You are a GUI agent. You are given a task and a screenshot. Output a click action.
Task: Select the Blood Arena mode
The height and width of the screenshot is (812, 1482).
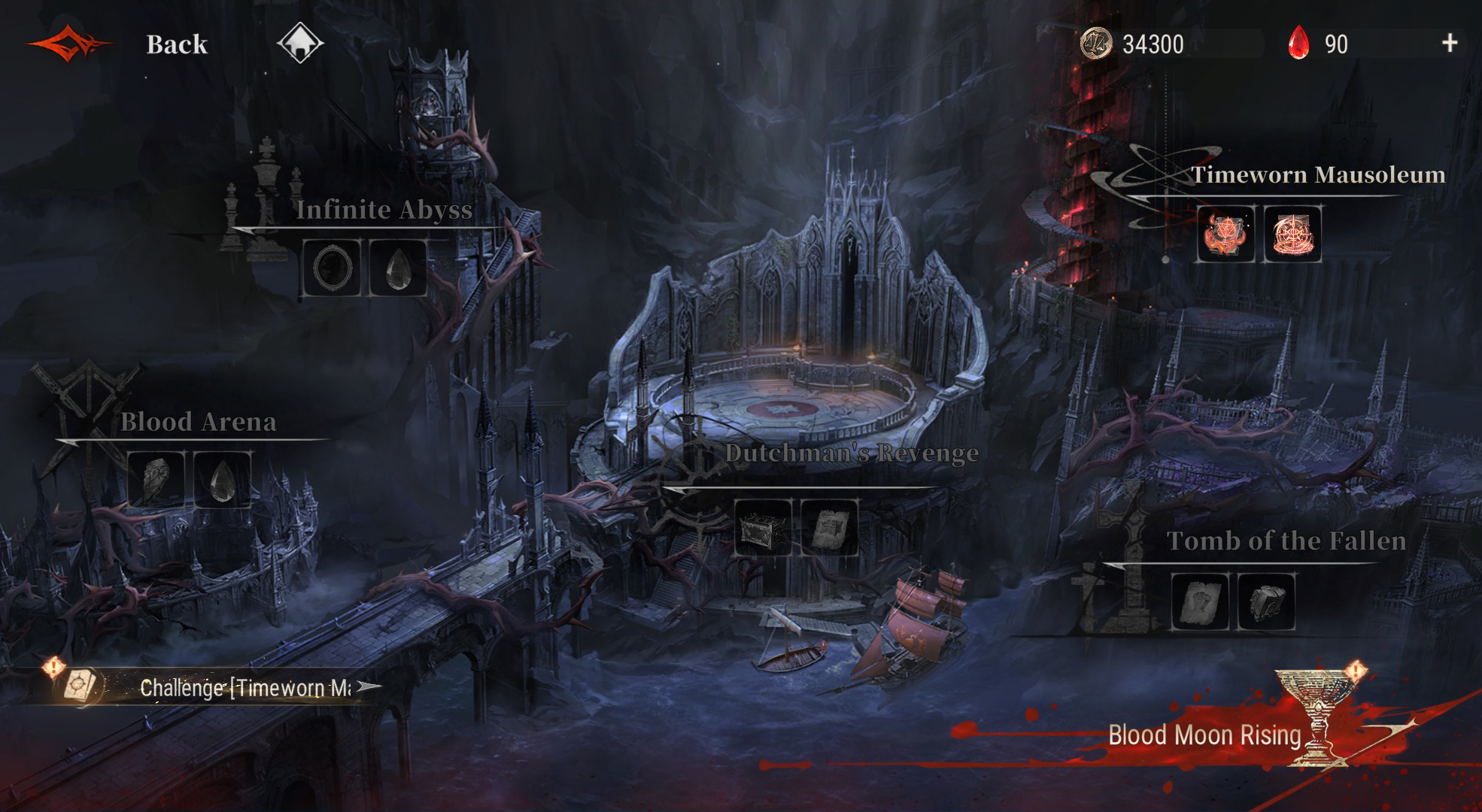pos(198,422)
